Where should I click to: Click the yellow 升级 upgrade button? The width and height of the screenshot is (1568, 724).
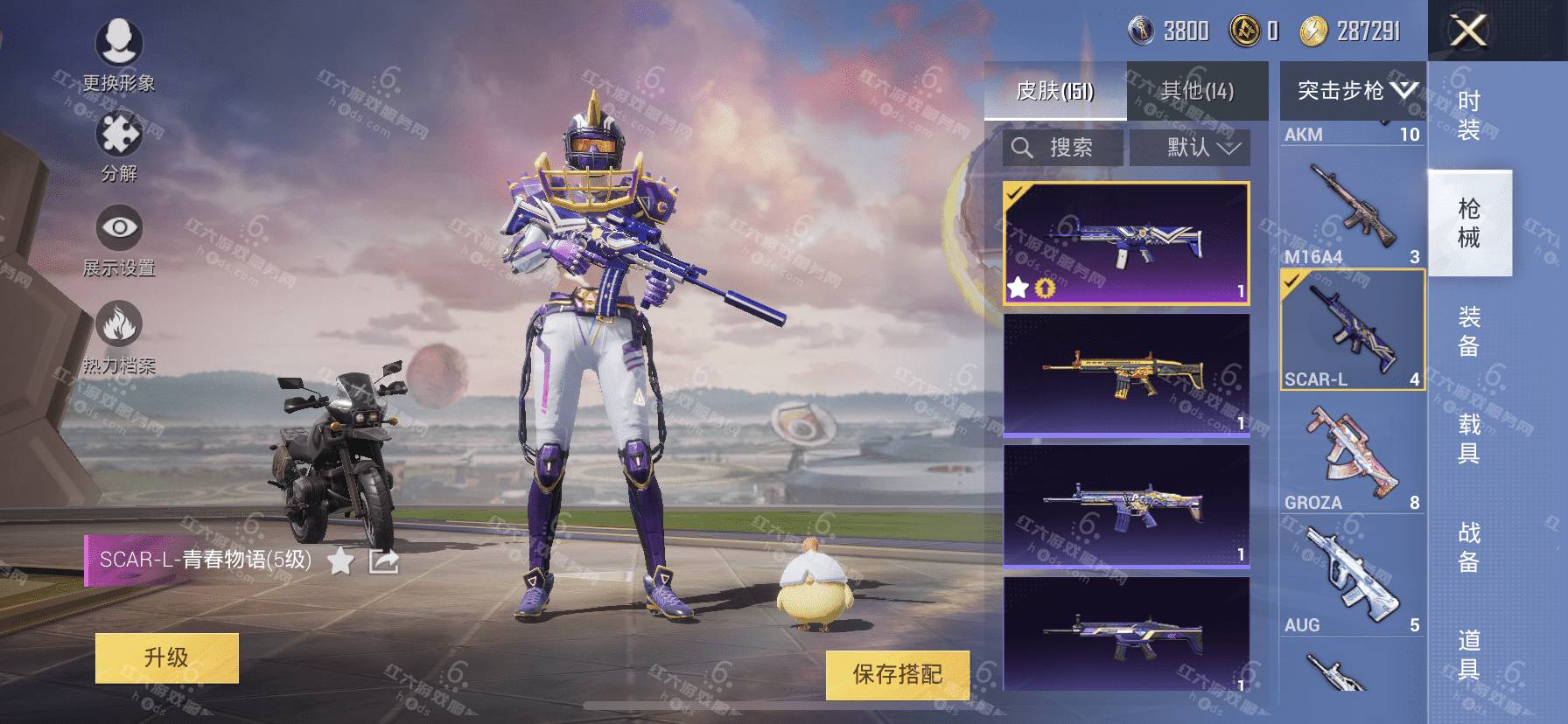(166, 658)
